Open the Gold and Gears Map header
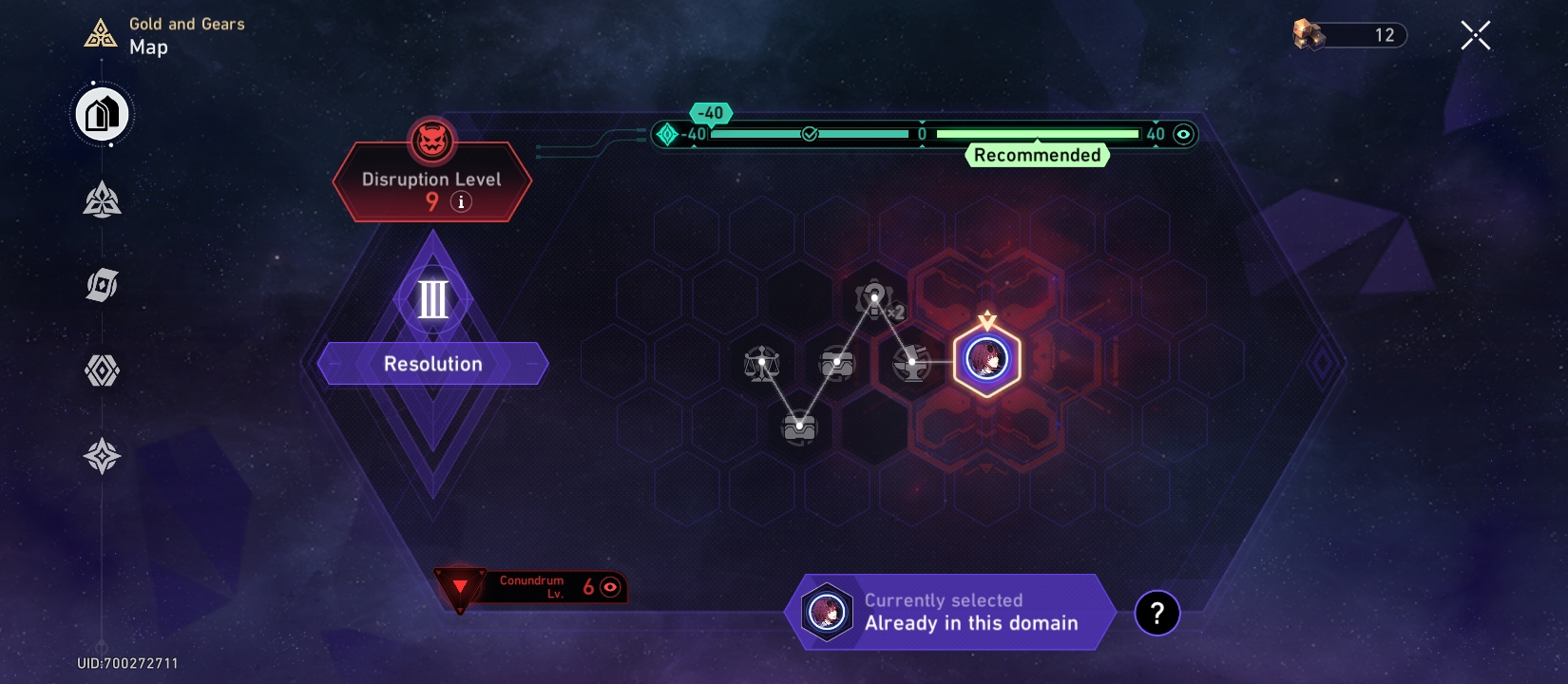1568x684 pixels. (x=162, y=36)
